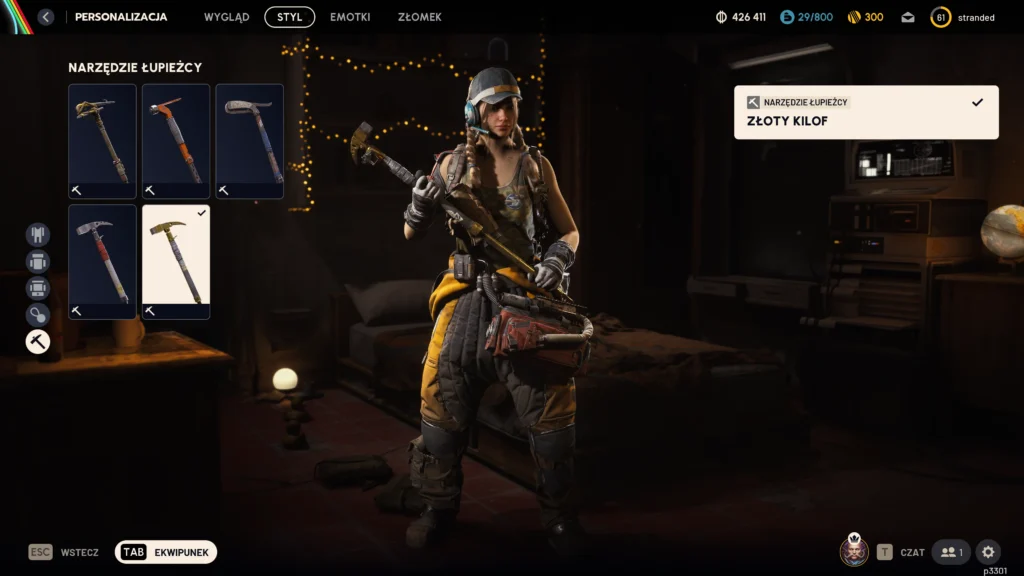The image size is (1024, 576).
Task: Open the outfit category icon
Action: pyautogui.click(x=38, y=234)
